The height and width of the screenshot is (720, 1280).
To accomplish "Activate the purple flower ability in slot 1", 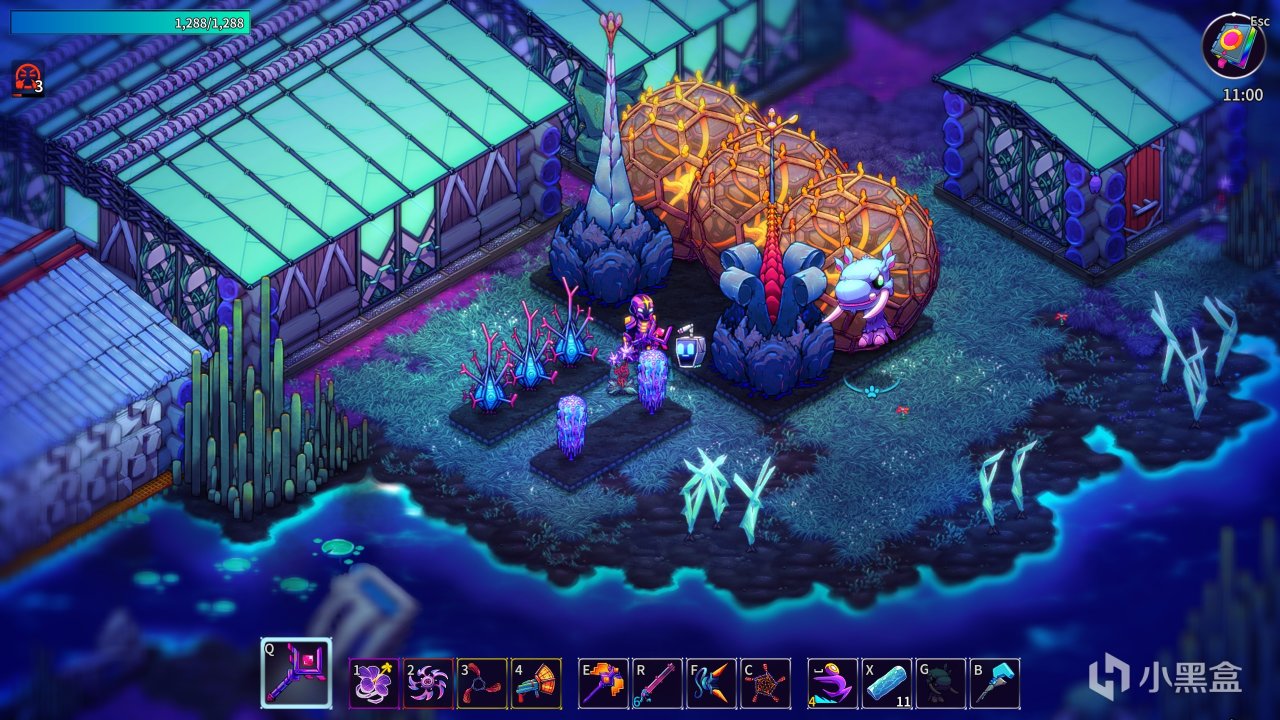I will (x=374, y=683).
